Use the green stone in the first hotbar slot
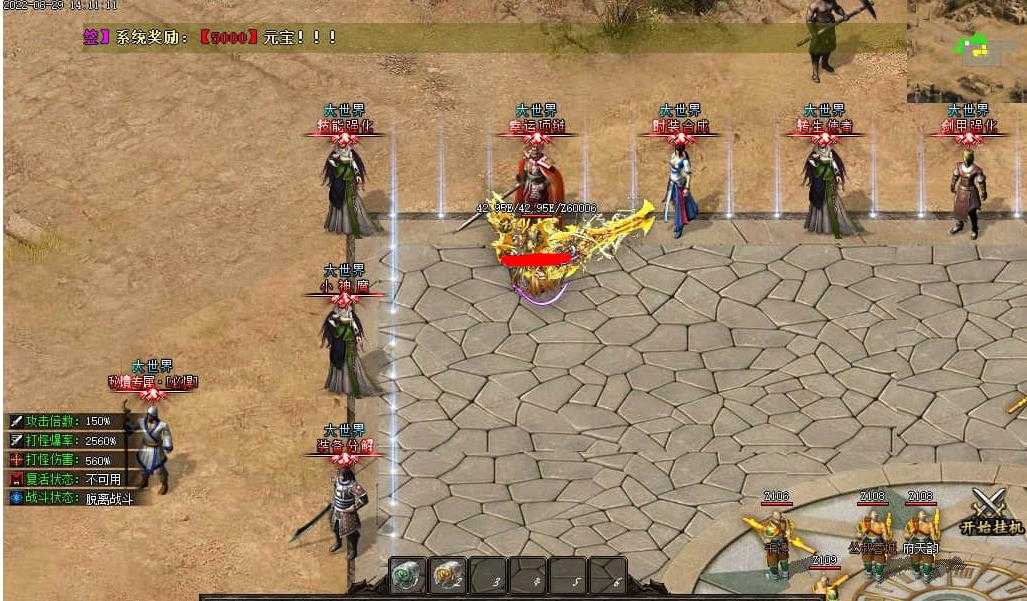 tap(408, 576)
